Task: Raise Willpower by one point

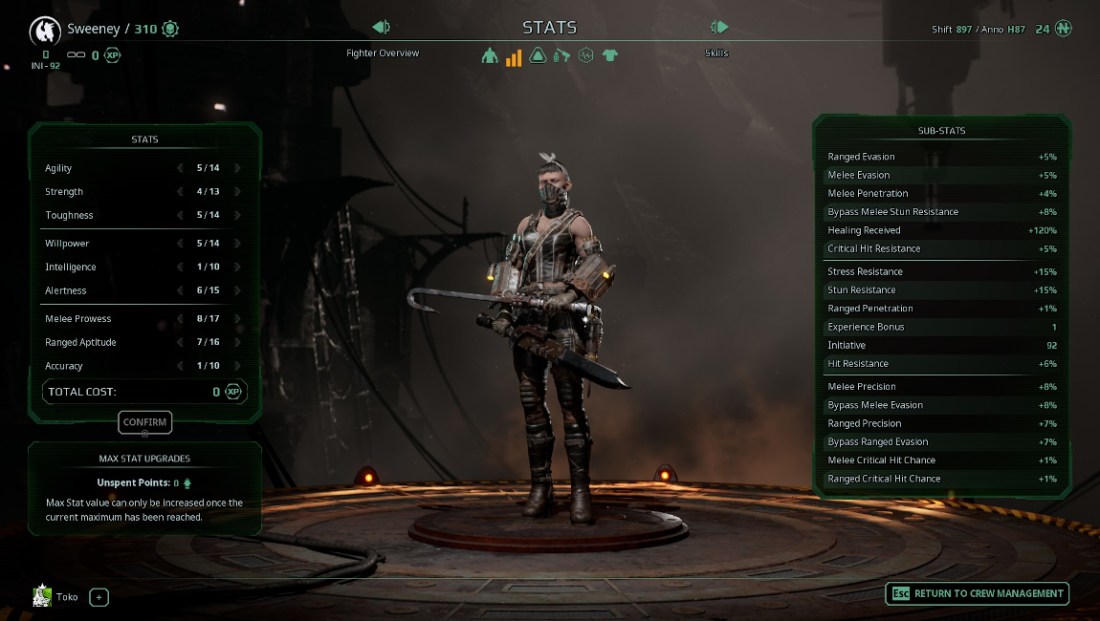Action: click(237, 243)
